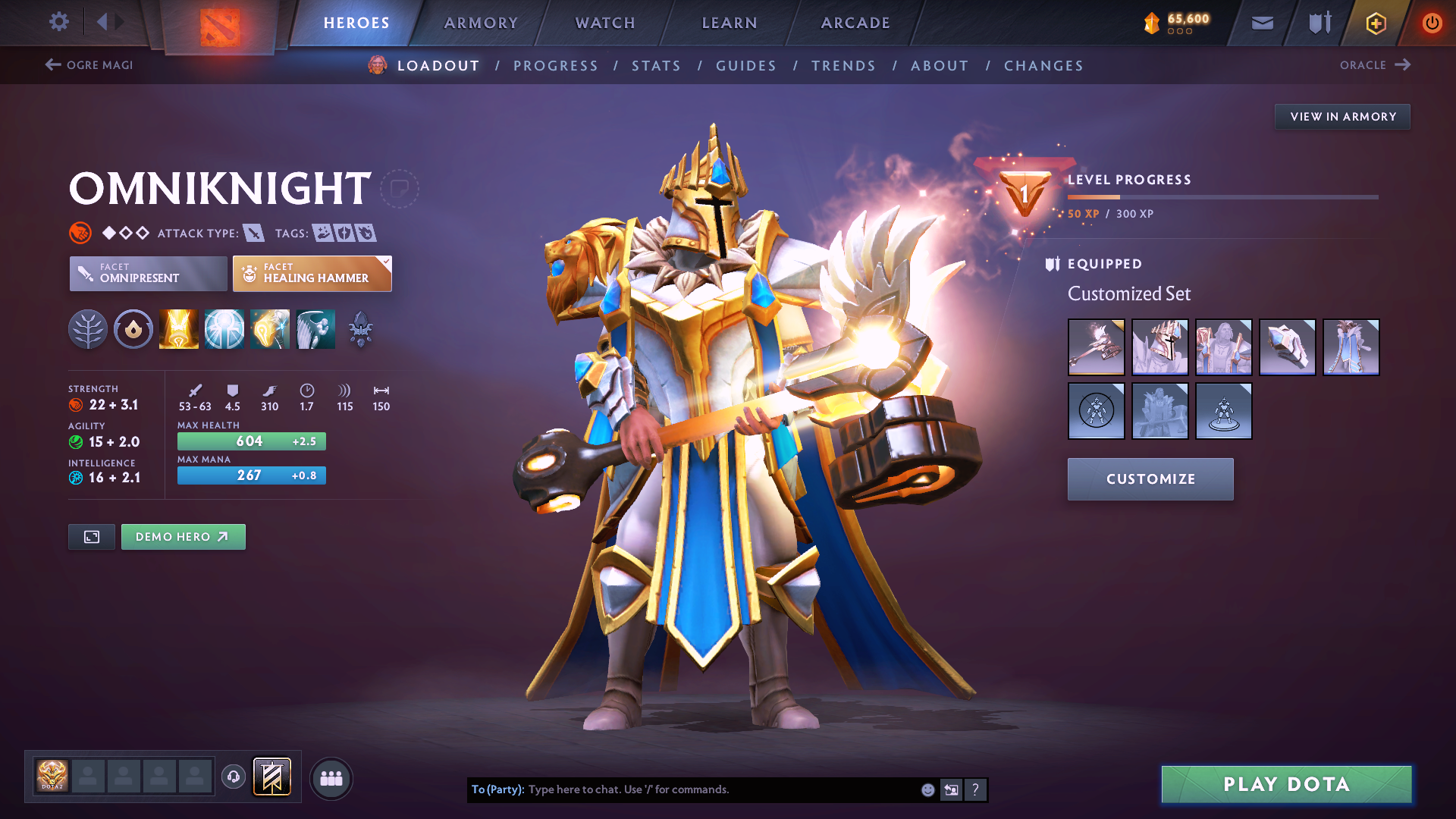Toggle the expand loadout view button

91,536
